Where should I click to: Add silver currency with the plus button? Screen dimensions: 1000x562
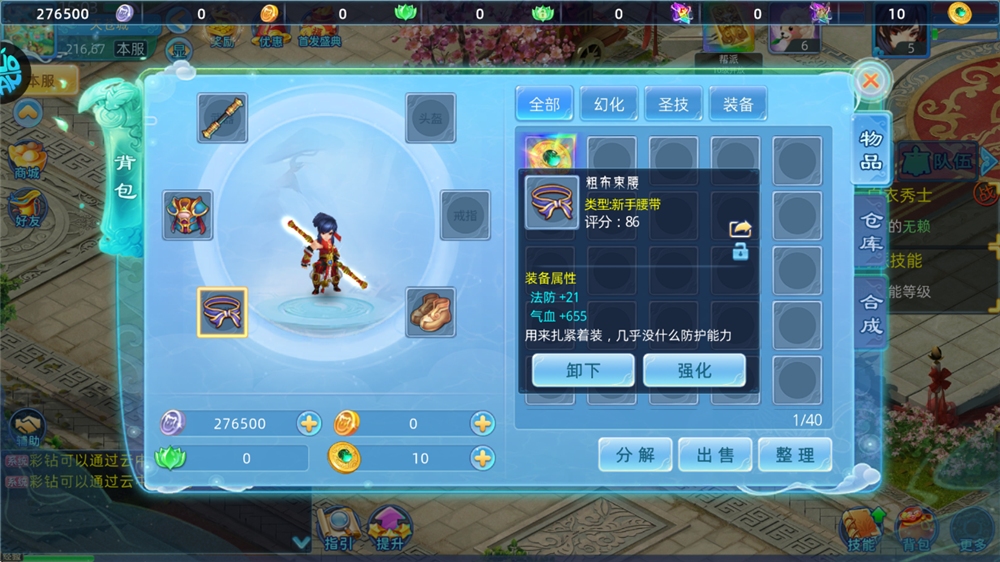coord(309,424)
